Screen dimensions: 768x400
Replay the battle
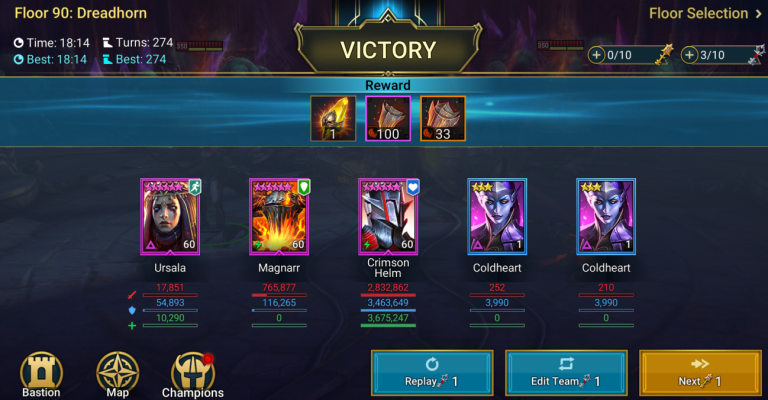pos(433,374)
